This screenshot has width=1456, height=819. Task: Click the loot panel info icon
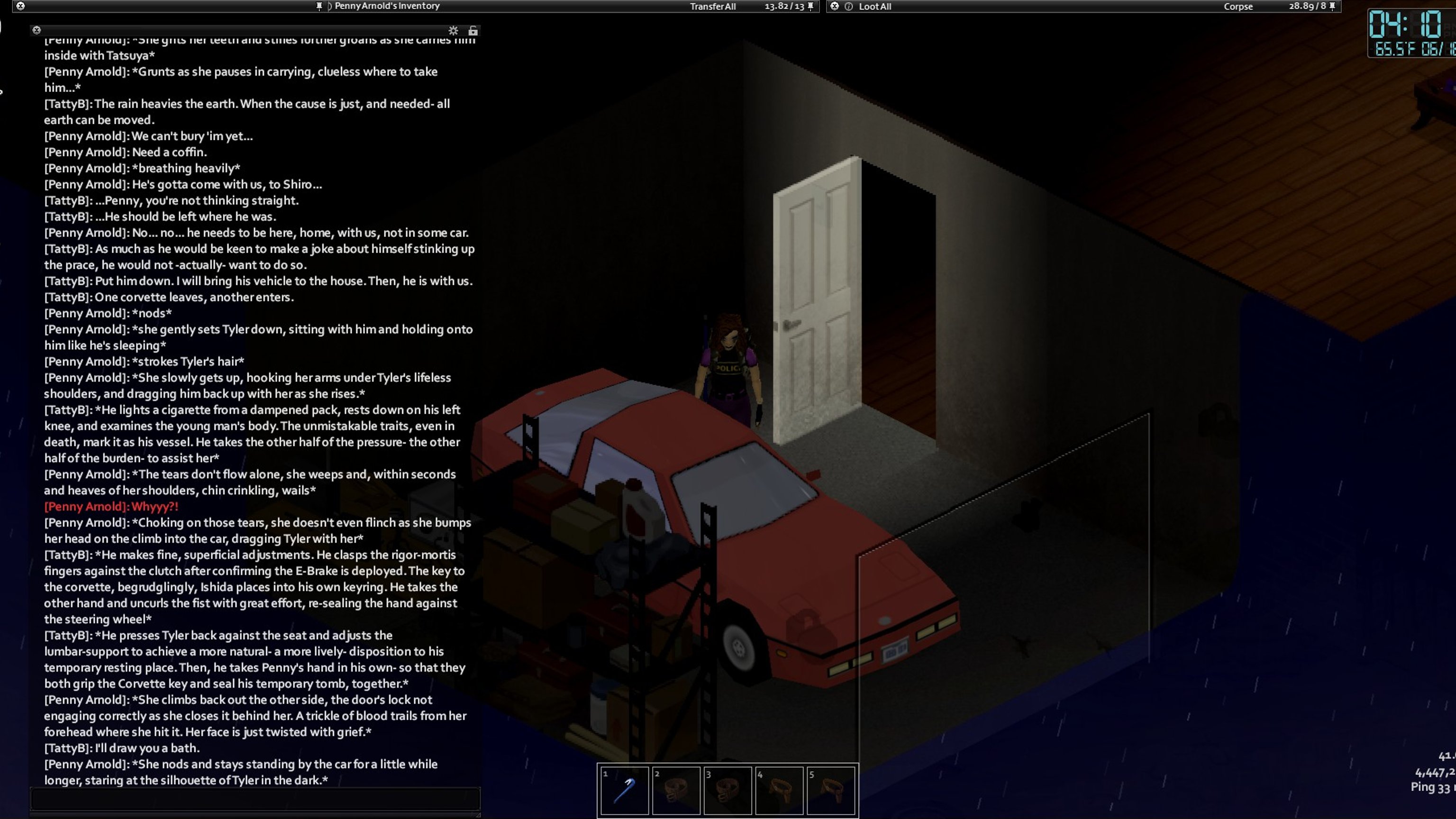848,6
